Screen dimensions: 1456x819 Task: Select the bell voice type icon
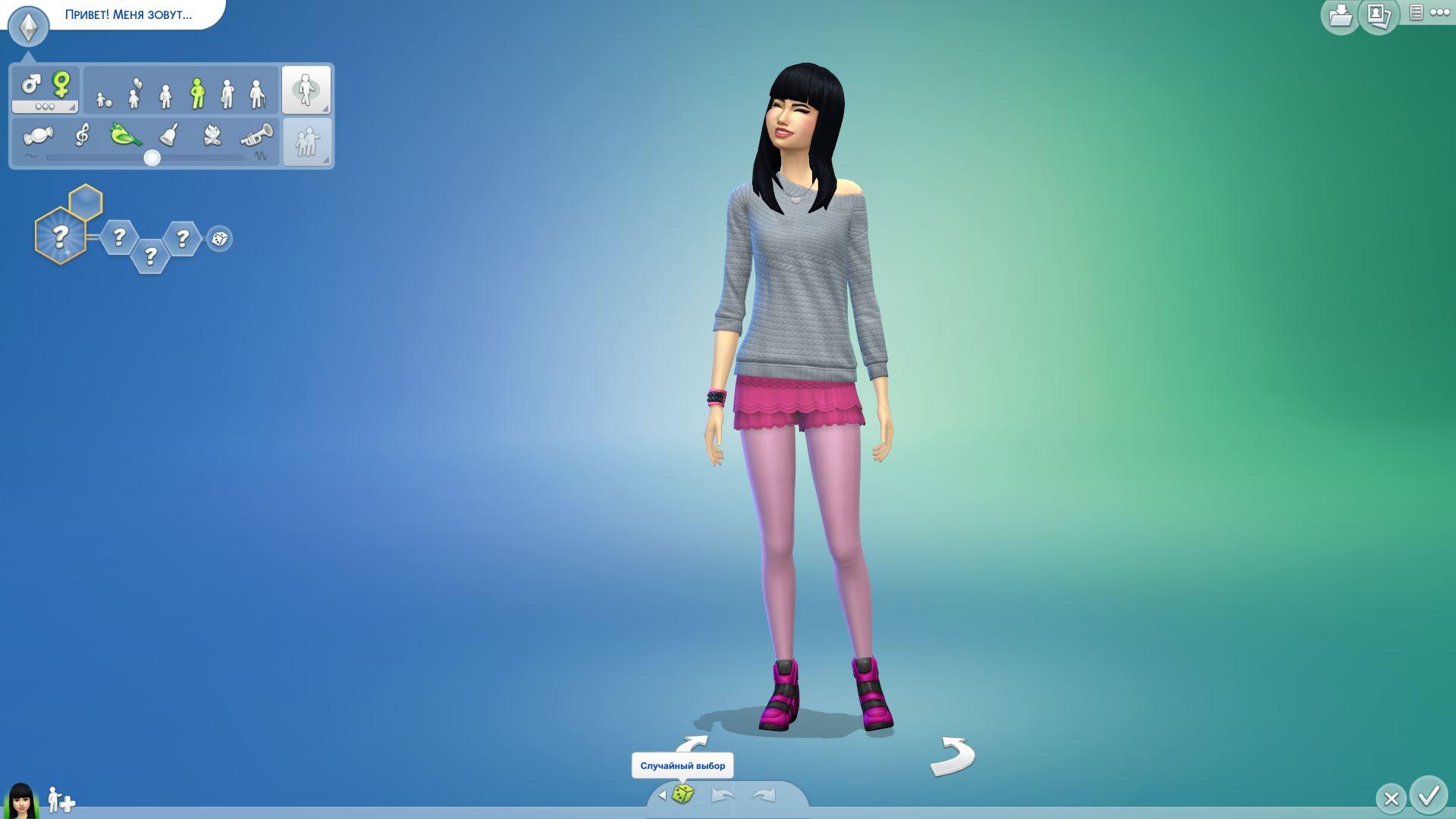tap(169, 135)
